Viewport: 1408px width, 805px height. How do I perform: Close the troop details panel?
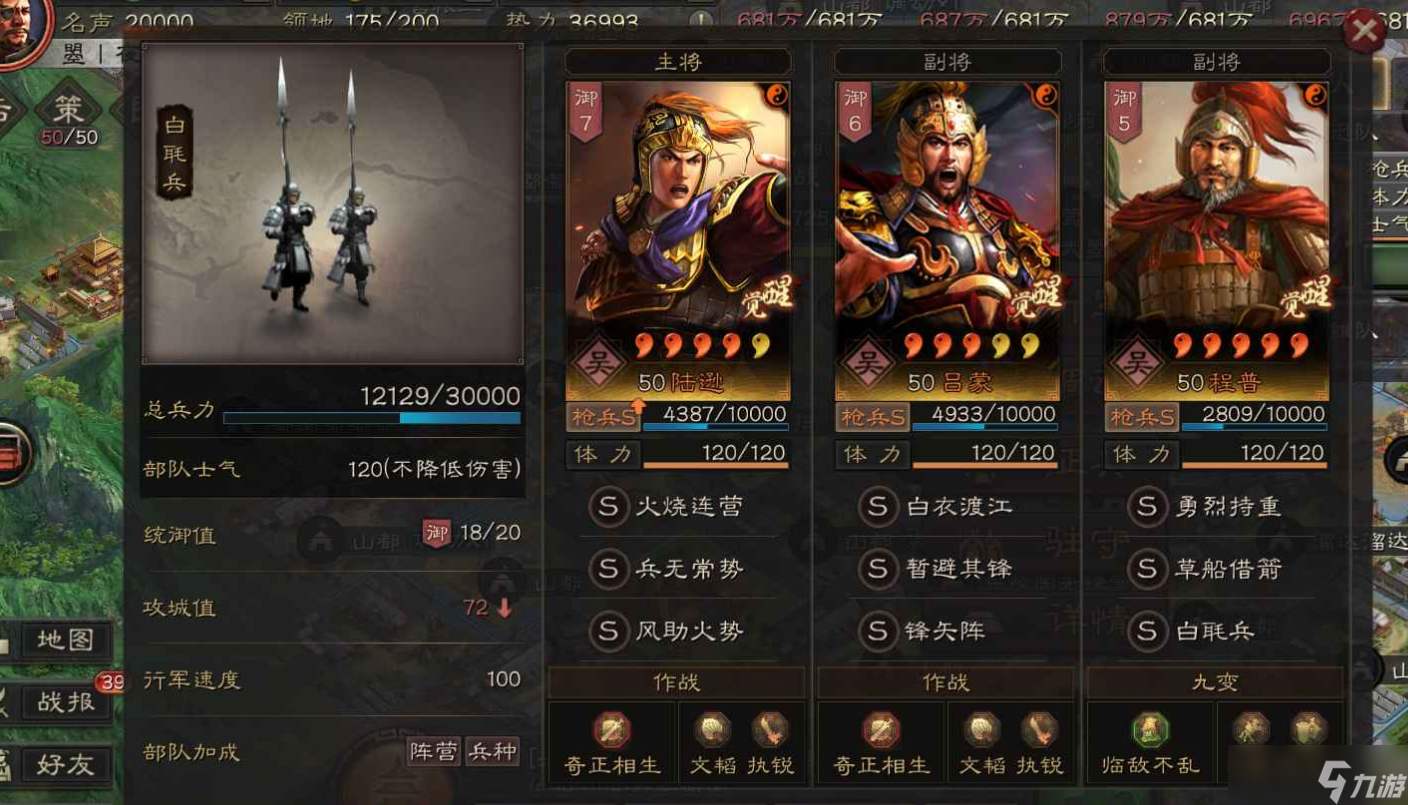[1363, 34]
